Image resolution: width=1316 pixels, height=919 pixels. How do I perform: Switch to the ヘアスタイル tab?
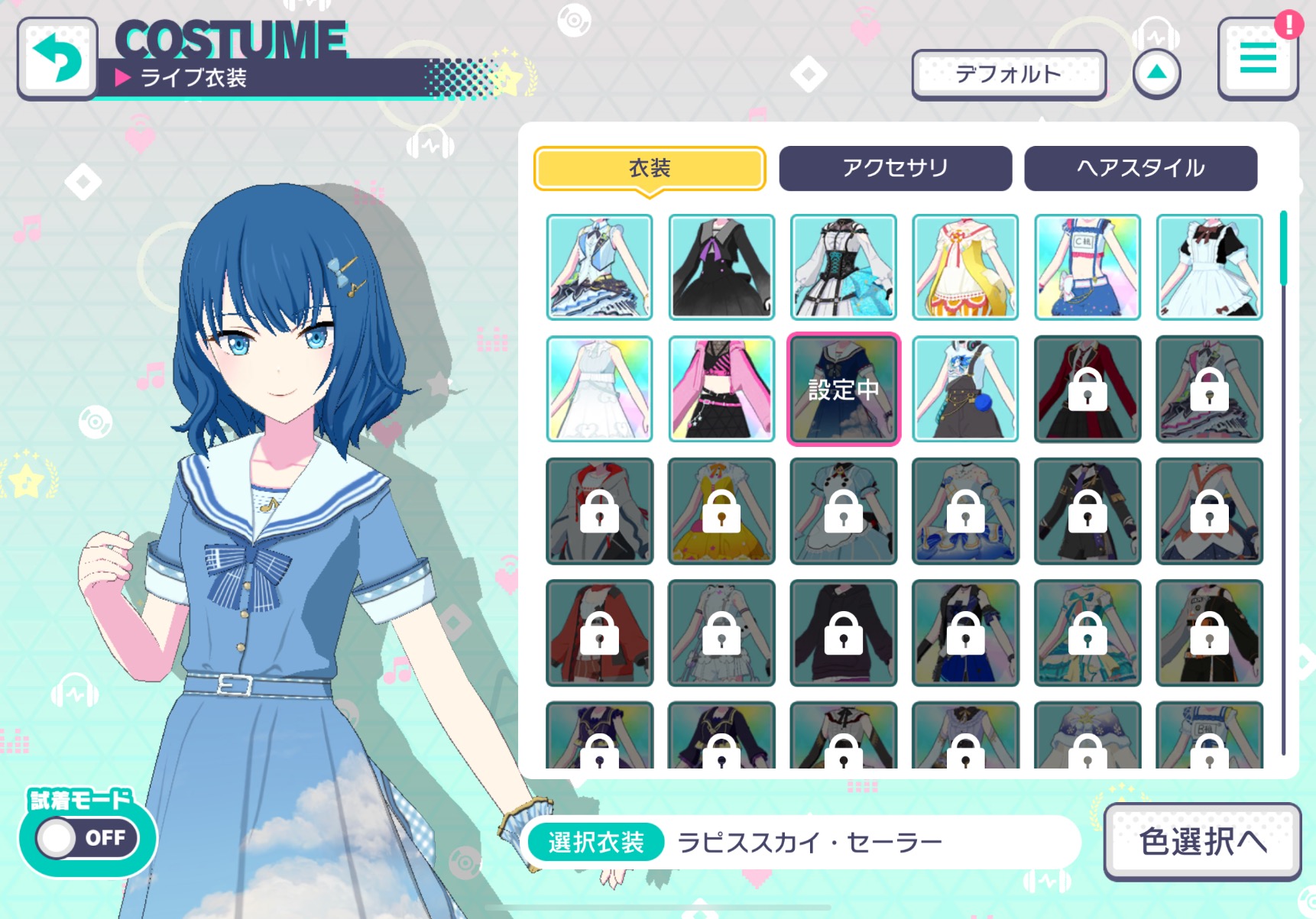1140,168
